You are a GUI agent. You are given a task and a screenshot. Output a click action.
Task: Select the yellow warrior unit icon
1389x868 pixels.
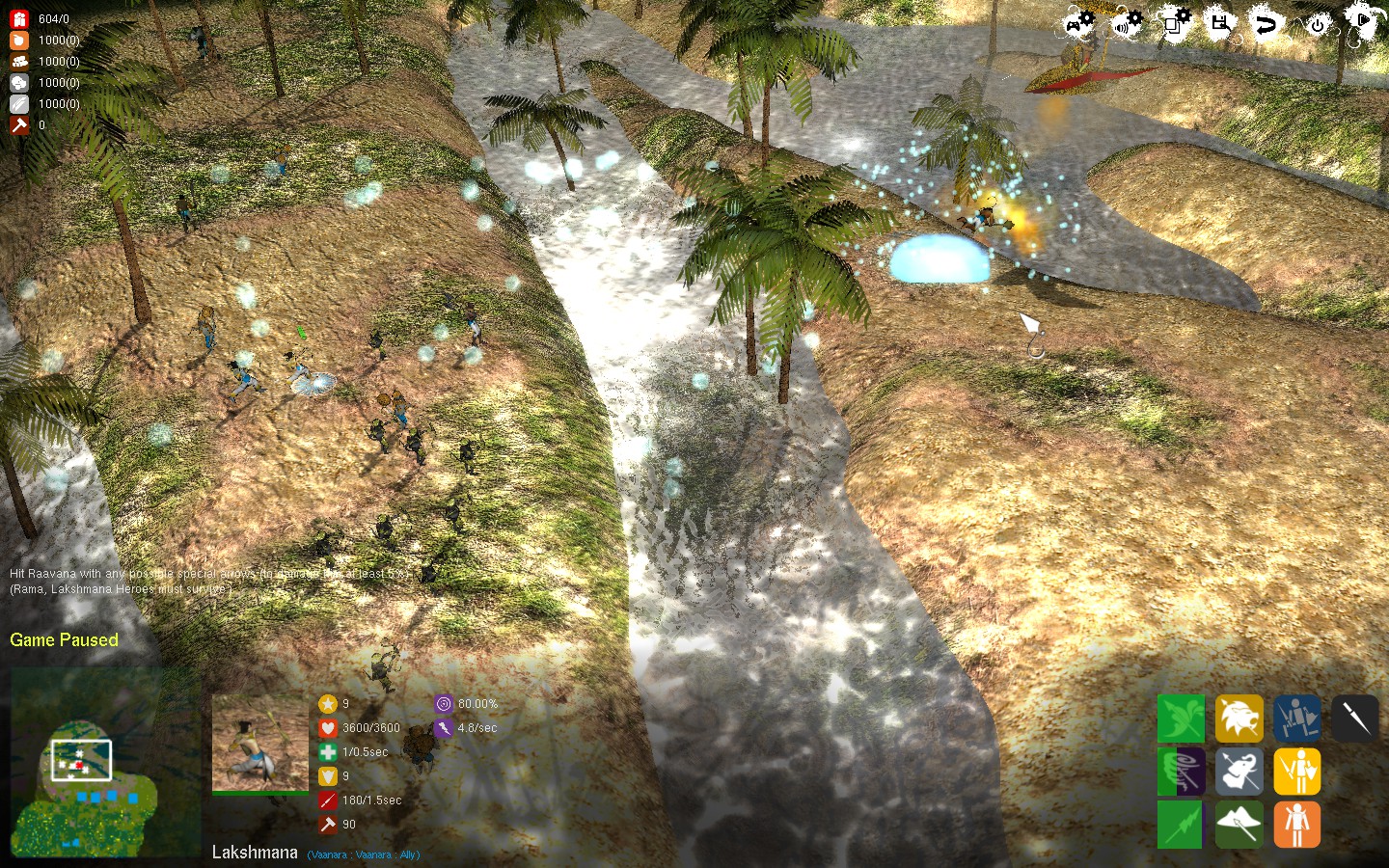click(x=1296, y=772)
